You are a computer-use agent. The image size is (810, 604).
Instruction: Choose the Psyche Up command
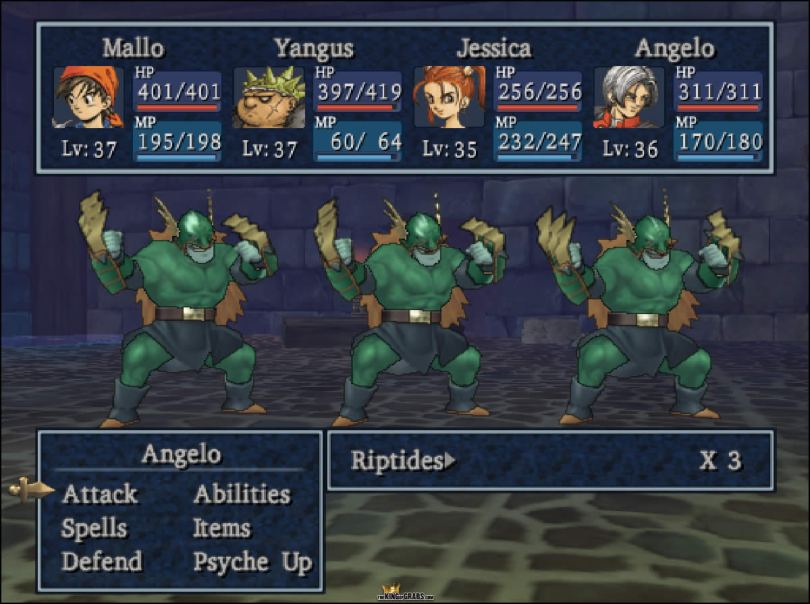(252, 562)
